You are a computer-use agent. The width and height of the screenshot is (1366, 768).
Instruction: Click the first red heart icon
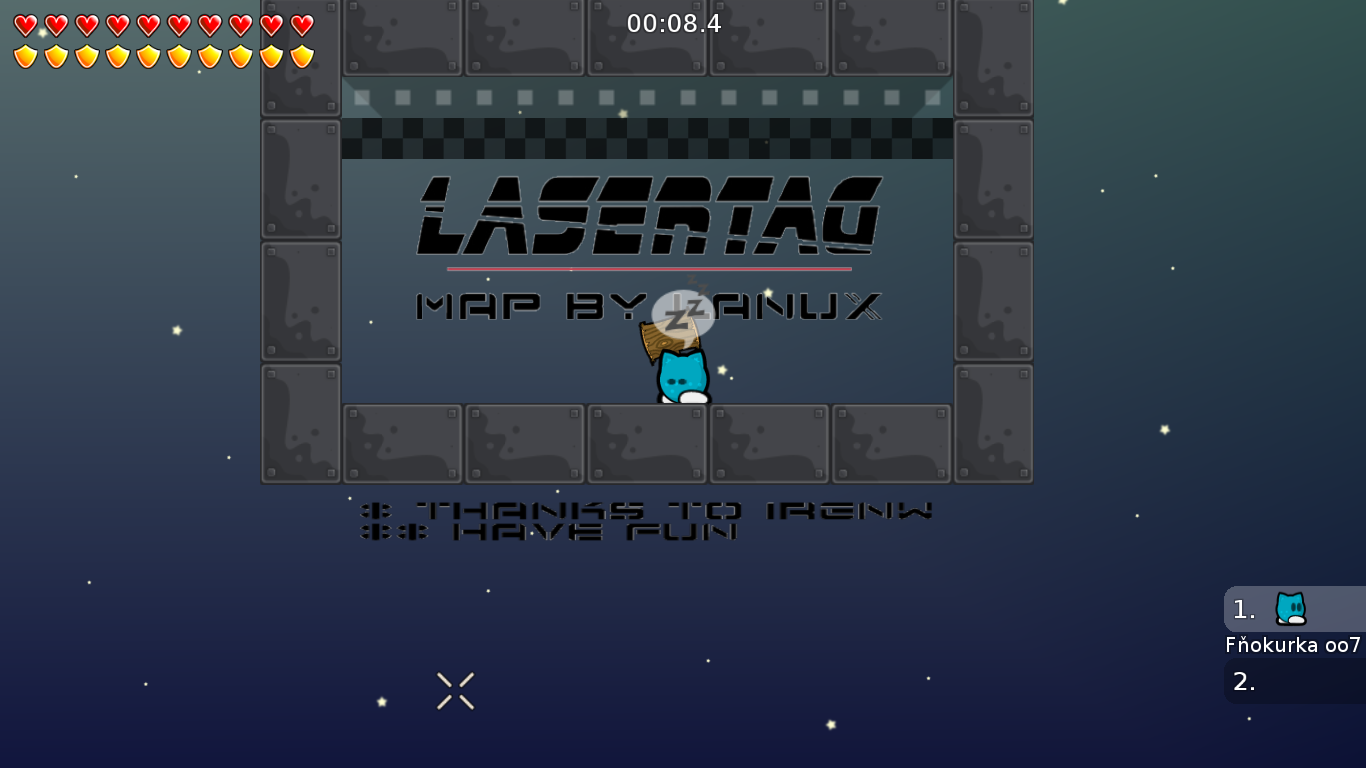(27, 24)
